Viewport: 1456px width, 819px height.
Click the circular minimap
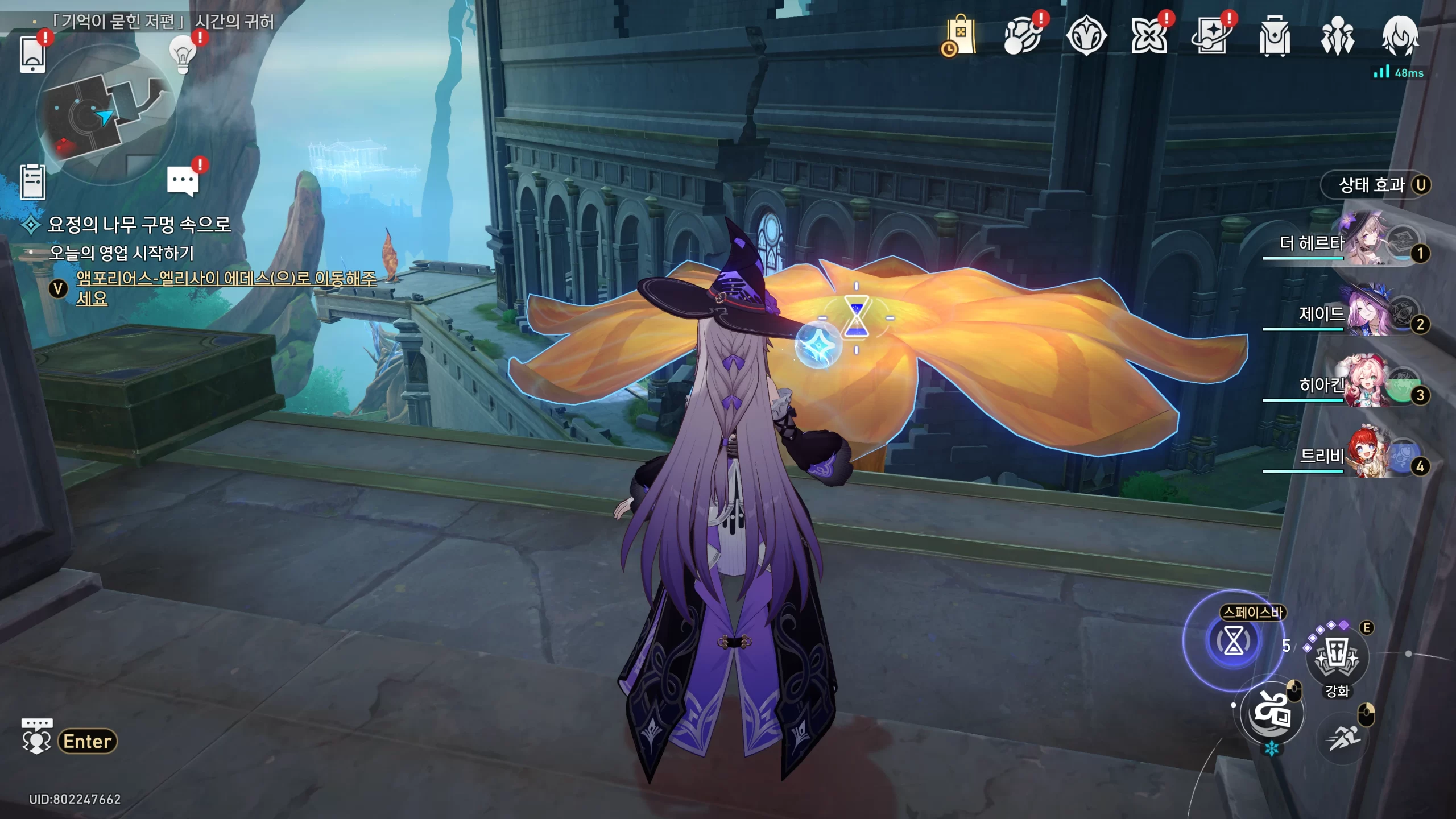[x=106, y=114]
